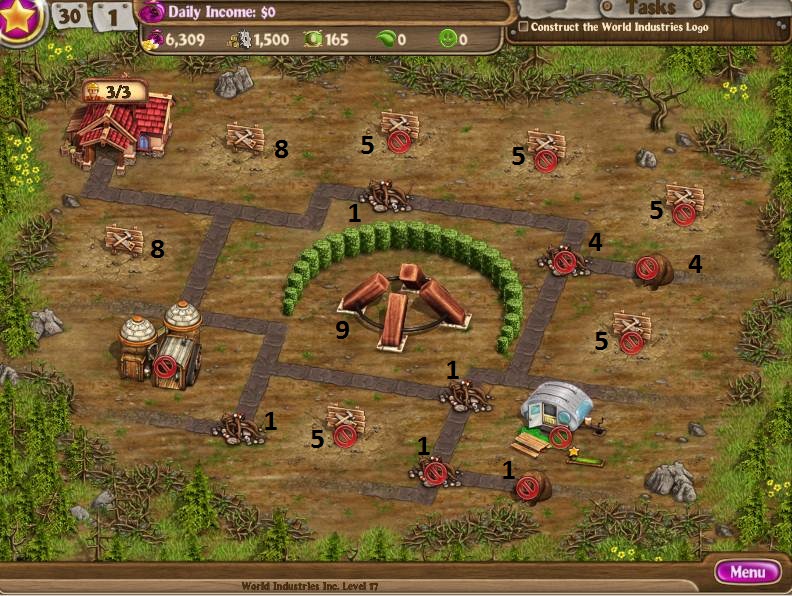Open the purple Menu button
The height and width of the screenshot is (596, 792).
(747, 572)
